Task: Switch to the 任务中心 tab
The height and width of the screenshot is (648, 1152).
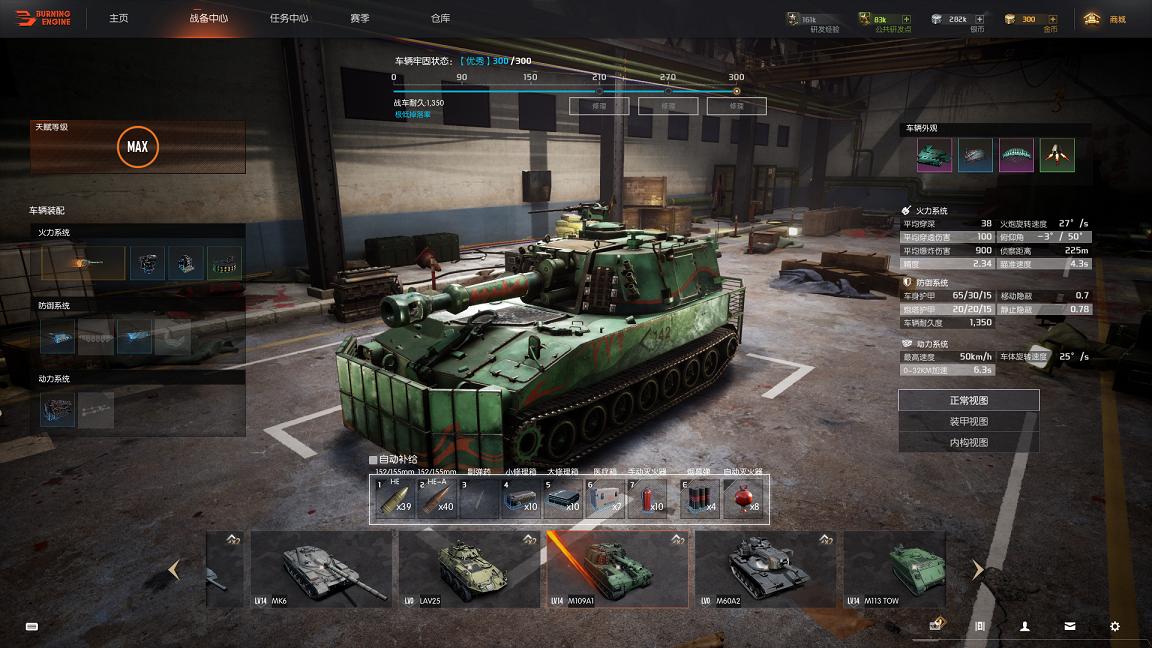Action: (x=289, y=18)
